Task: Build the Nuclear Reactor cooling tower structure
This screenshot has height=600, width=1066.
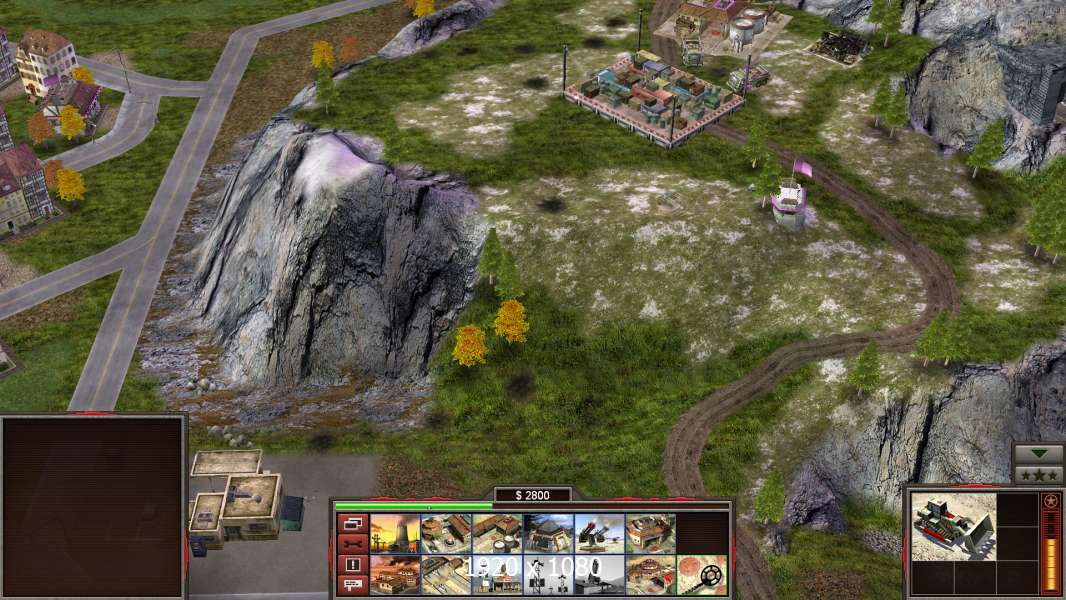Action: [x=395, y=533]
